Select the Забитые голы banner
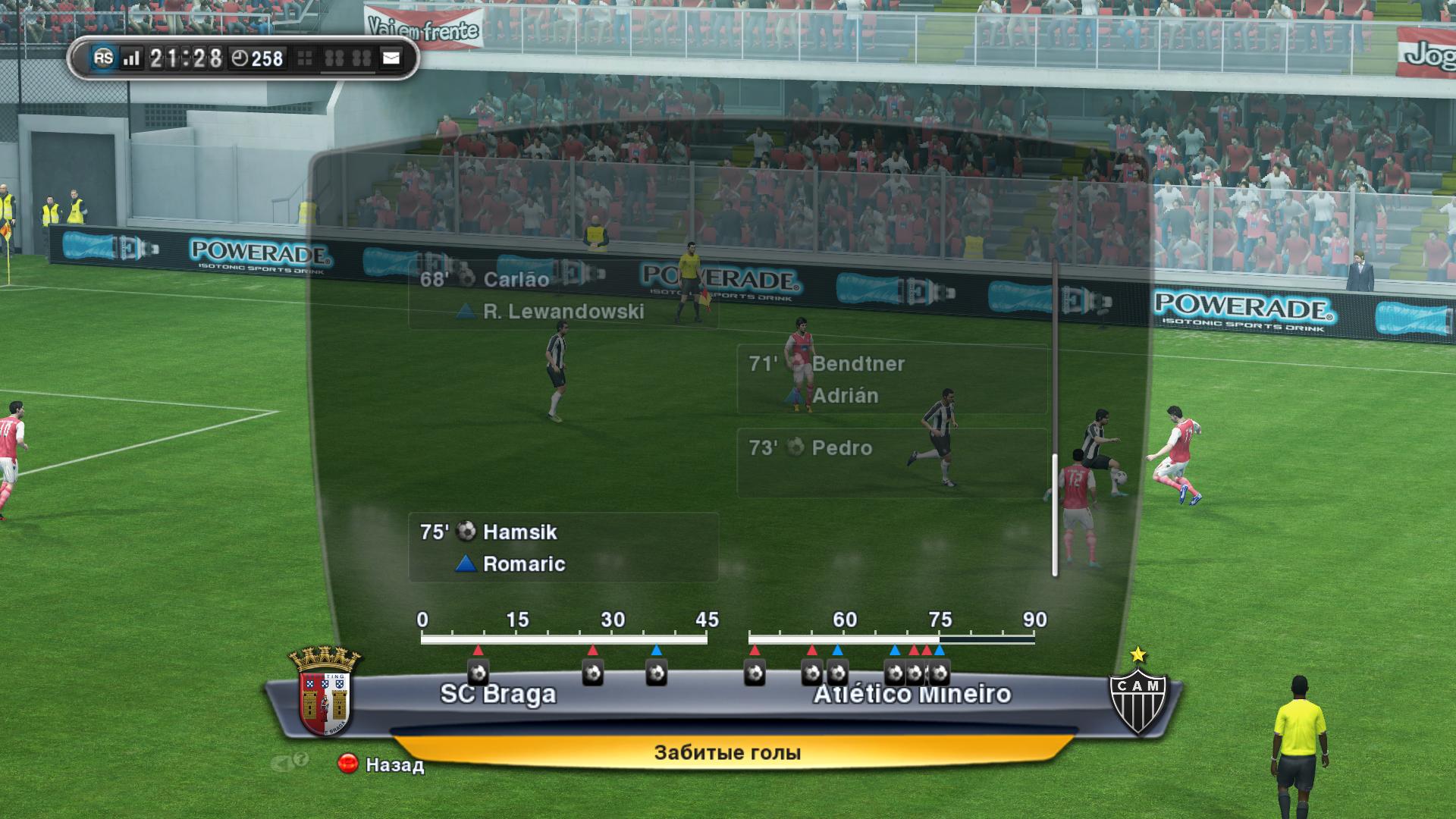Image resolution: width=1456 pixels, height=819 pixels. [727, 752]
